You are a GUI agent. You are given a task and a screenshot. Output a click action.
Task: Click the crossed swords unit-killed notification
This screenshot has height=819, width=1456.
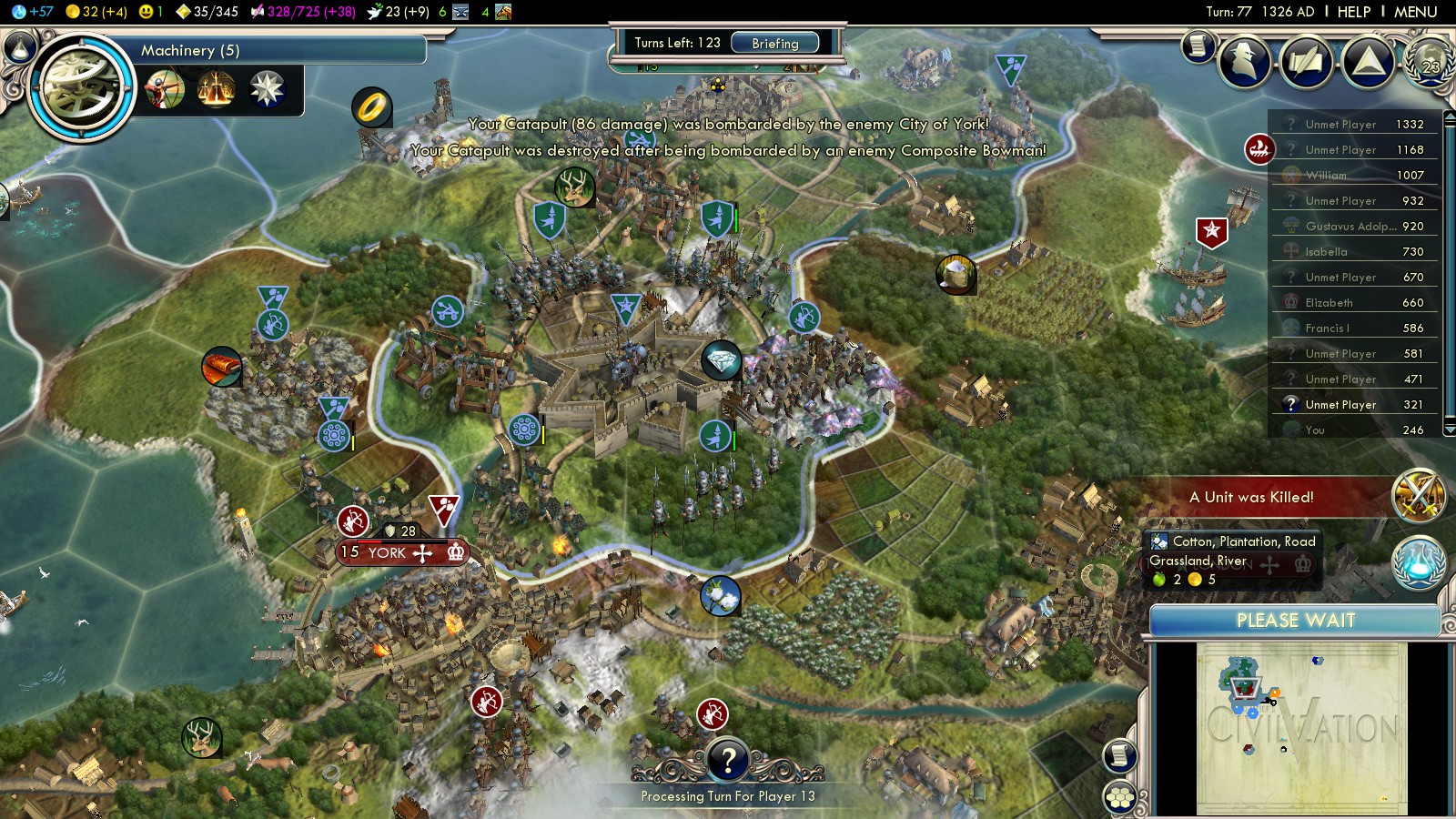click(1419, 496)
